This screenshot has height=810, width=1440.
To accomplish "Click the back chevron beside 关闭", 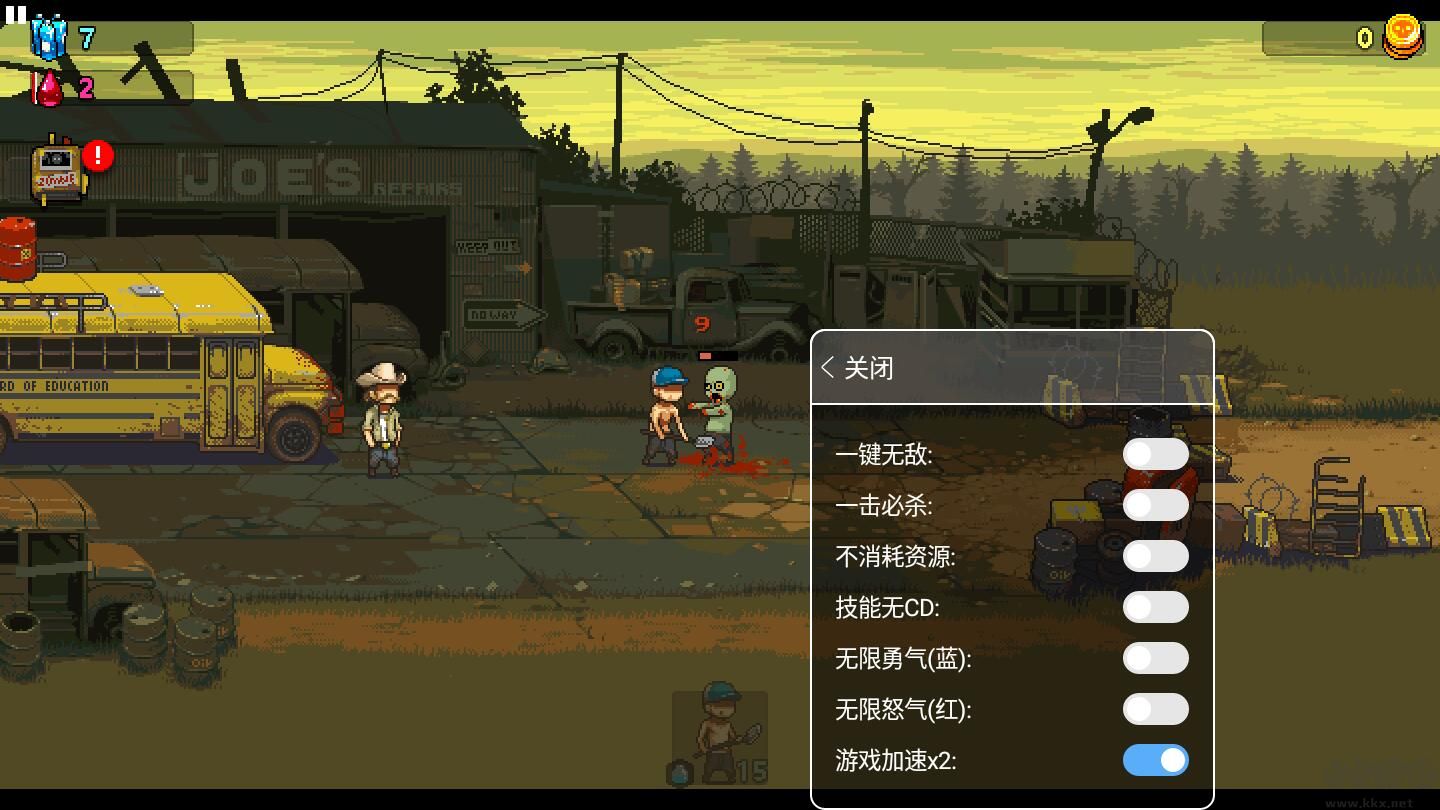I will [827, 368].
